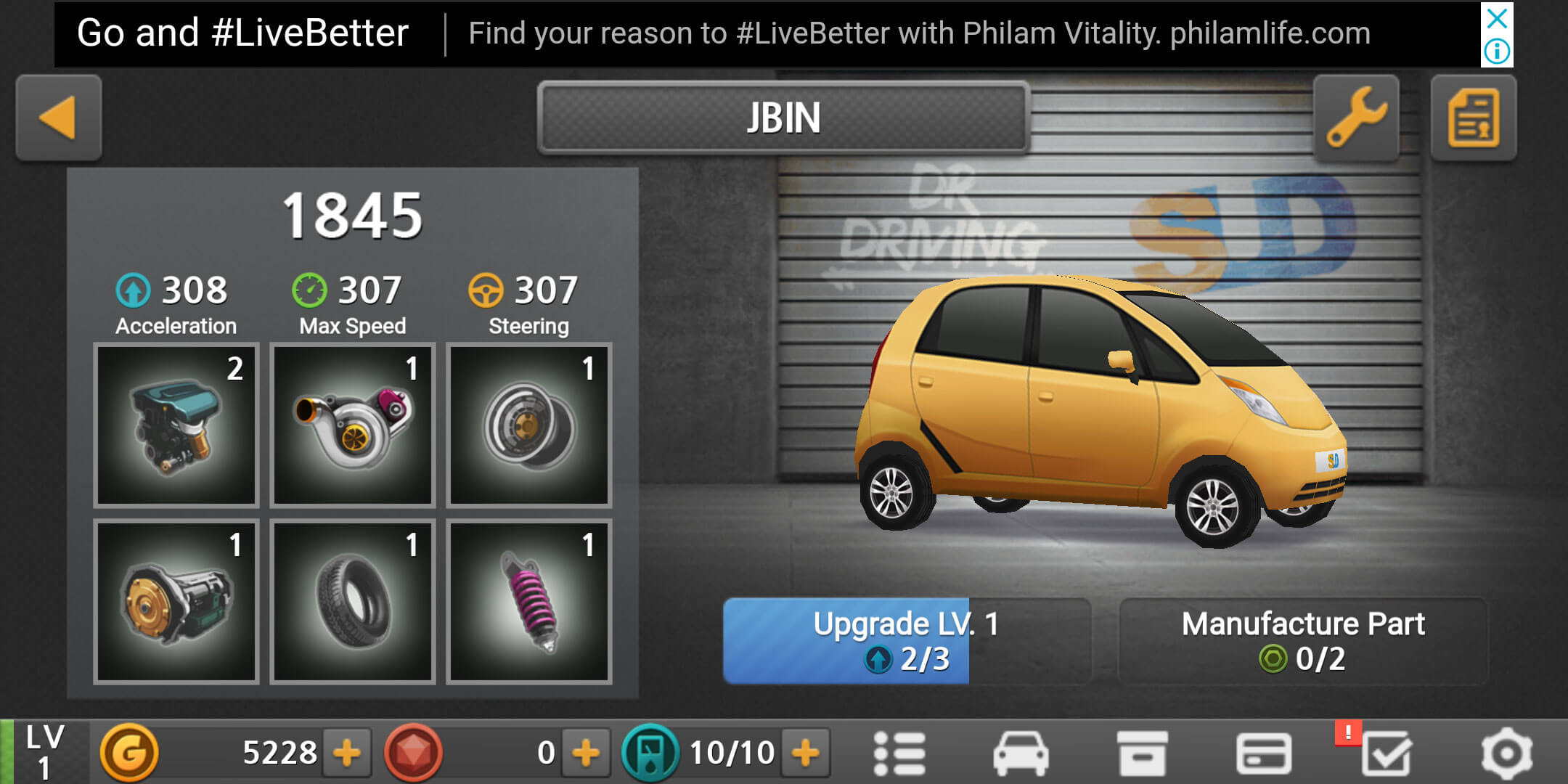Screen dimensions: 1568x784
Task: Choose the tire part slot
Action: tap(353, 601)
